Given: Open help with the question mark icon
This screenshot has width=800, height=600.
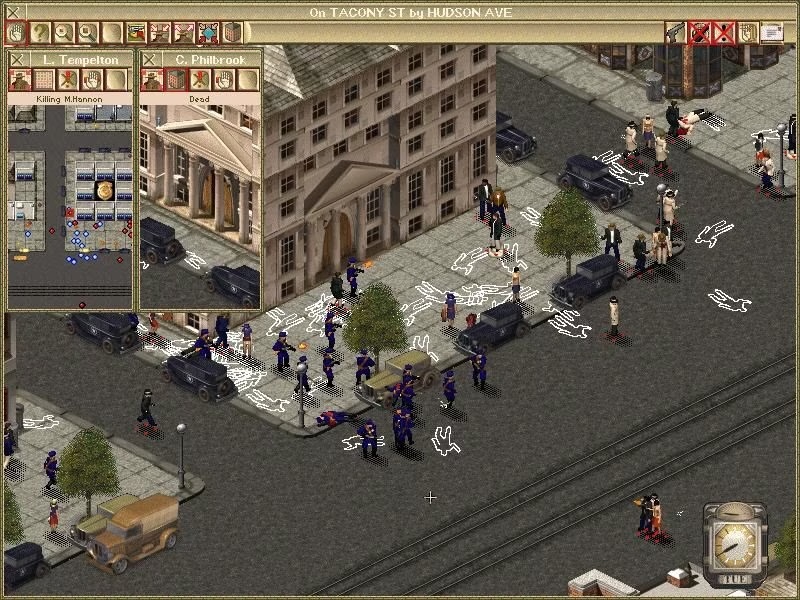Looking at the screenshot, I should [40, 32].
